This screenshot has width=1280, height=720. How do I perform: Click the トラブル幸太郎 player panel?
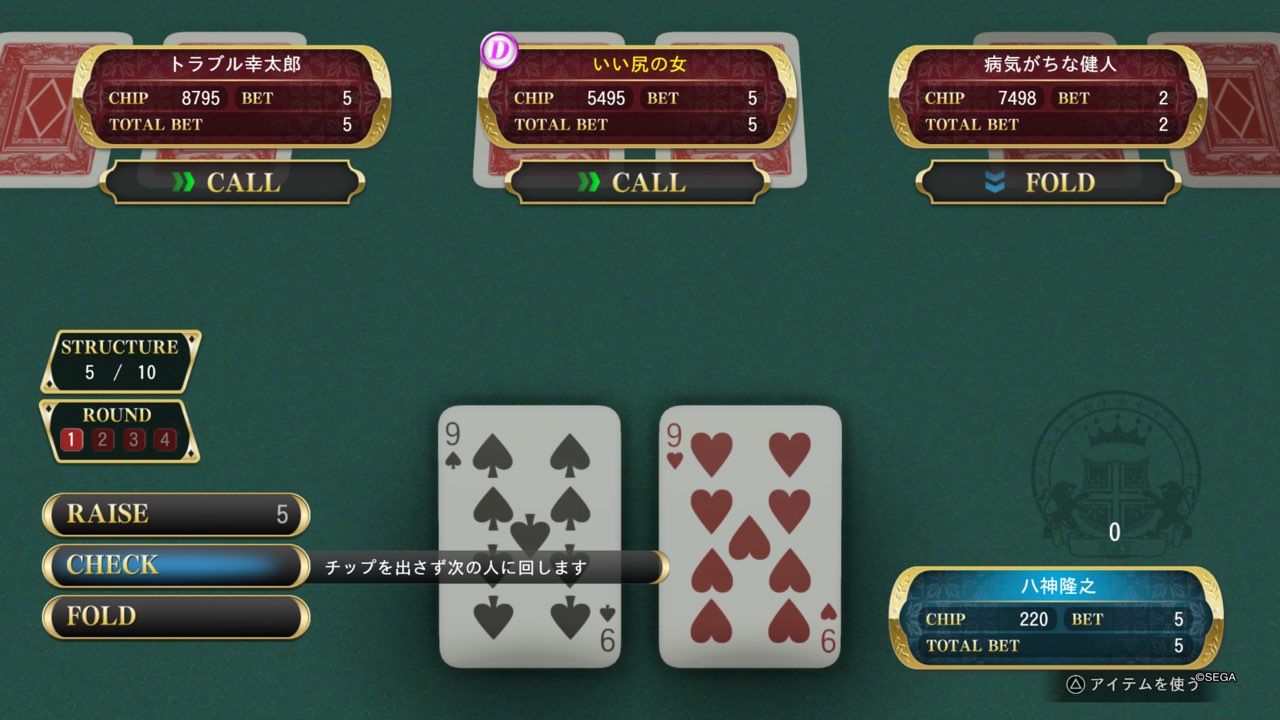232,96
